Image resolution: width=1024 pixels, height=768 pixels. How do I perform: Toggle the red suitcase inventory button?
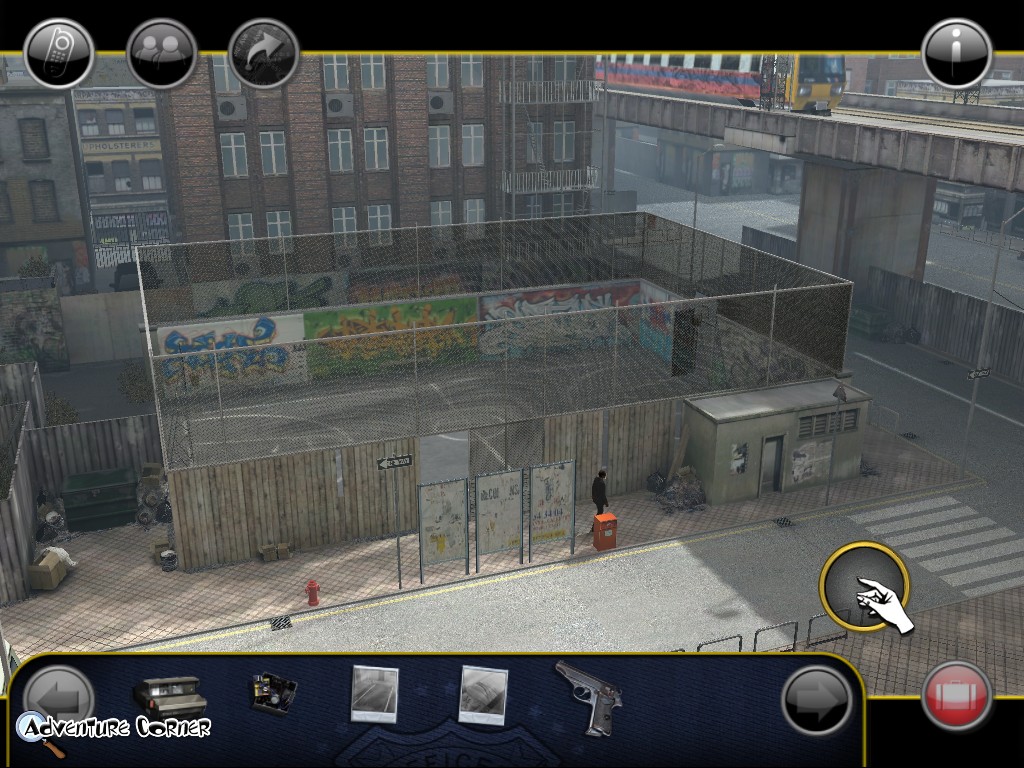957,695
